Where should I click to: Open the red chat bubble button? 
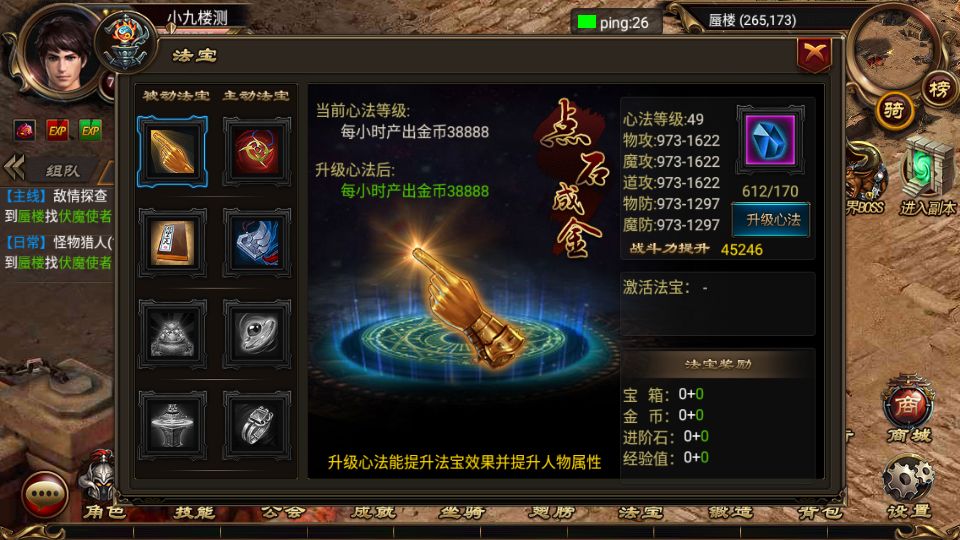tap(45, 493)
